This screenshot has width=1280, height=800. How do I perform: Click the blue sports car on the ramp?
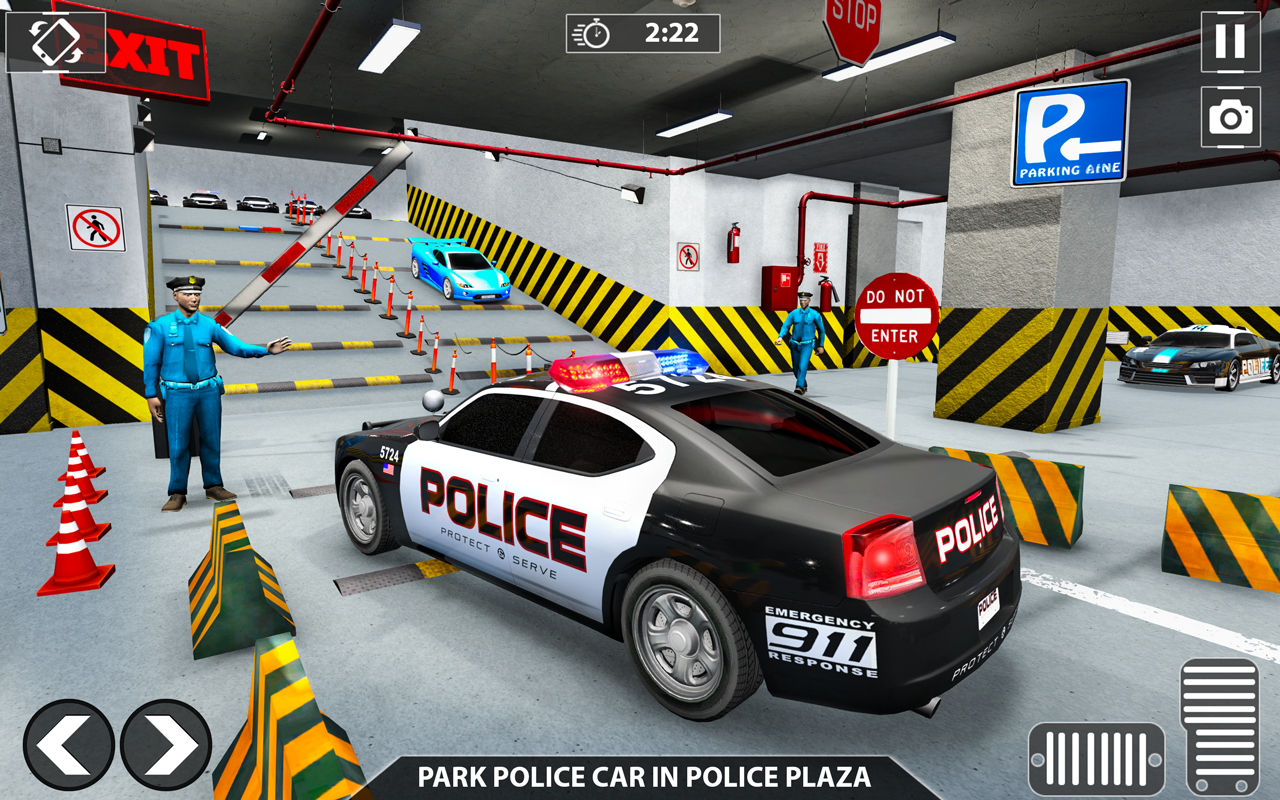pyautogui.click(x=460, y=272)
